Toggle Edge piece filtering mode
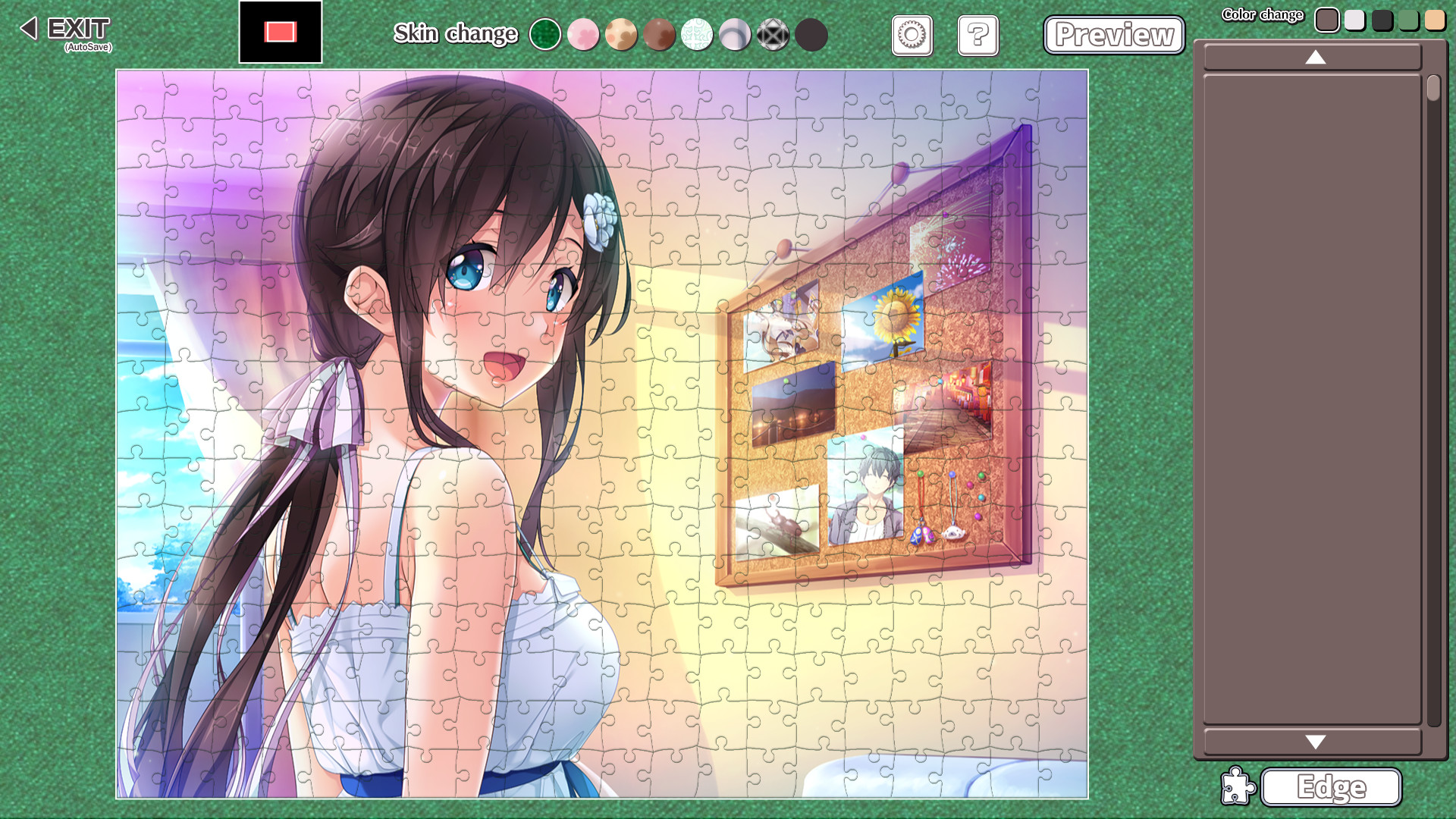 1331,789
